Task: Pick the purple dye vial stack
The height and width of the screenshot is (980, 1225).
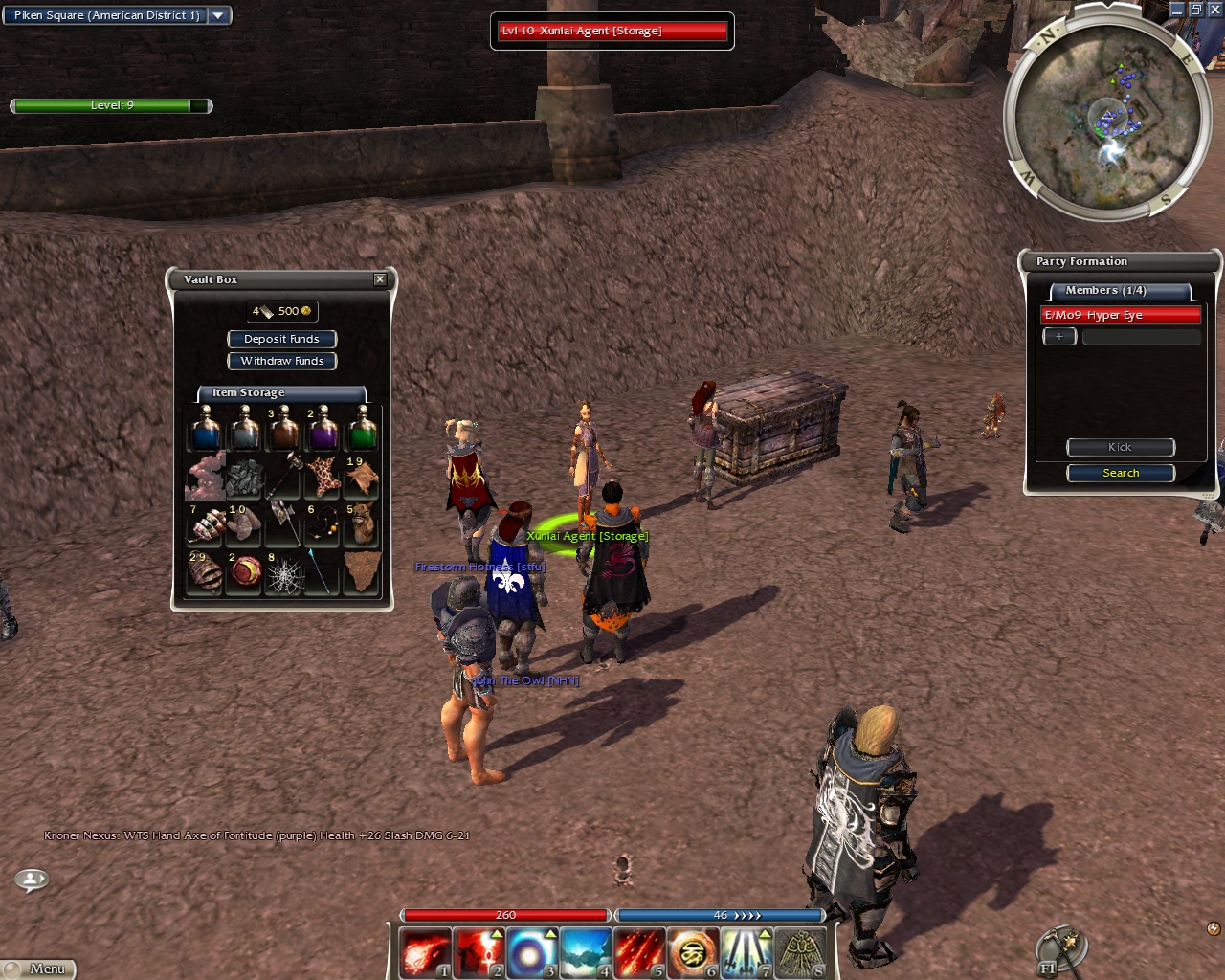Action: (x=323, y=430)
